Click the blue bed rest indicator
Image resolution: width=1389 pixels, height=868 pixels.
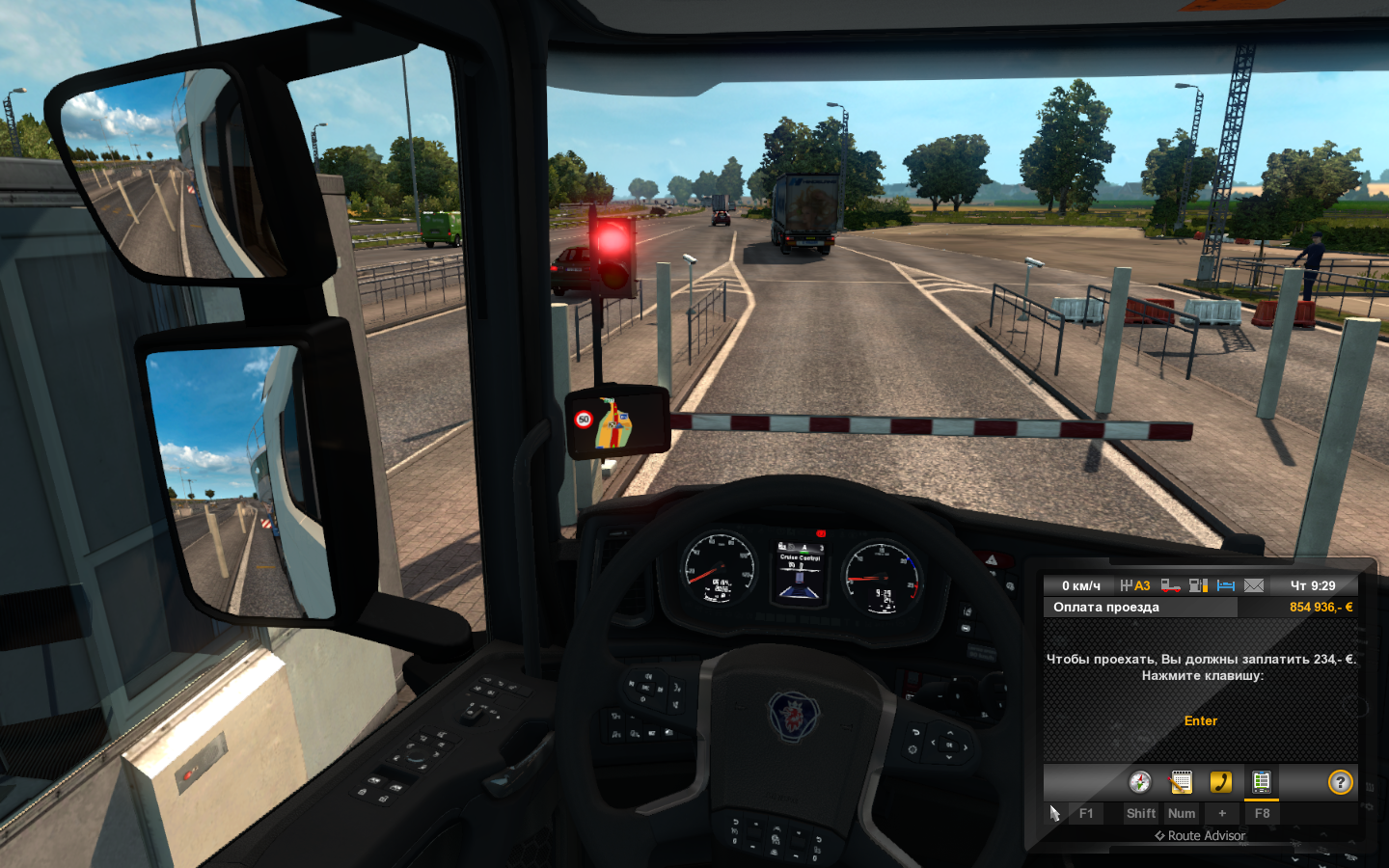click(x=1226, y=585)
